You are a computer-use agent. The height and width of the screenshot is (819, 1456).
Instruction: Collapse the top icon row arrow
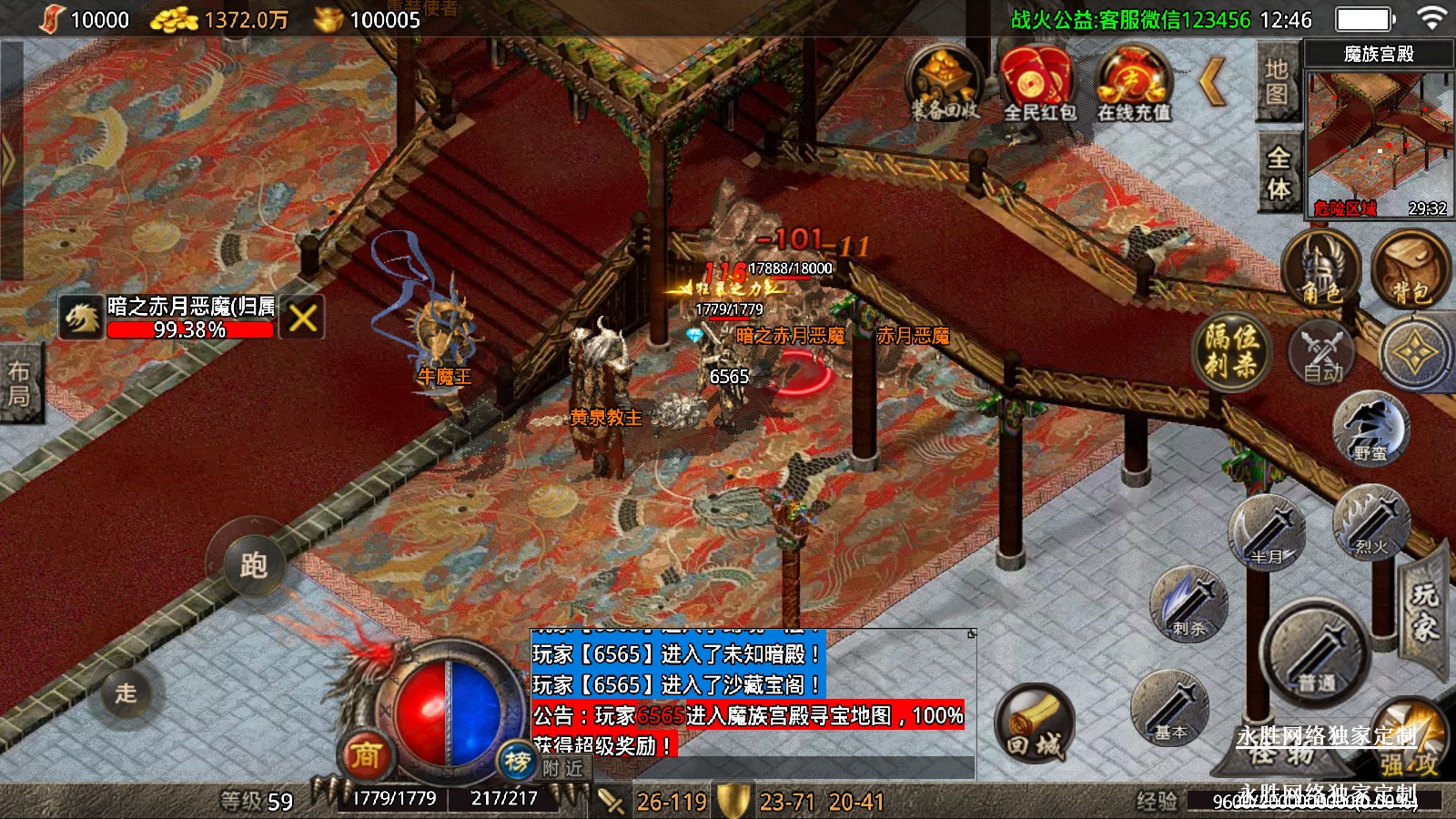coord(1214,83)
